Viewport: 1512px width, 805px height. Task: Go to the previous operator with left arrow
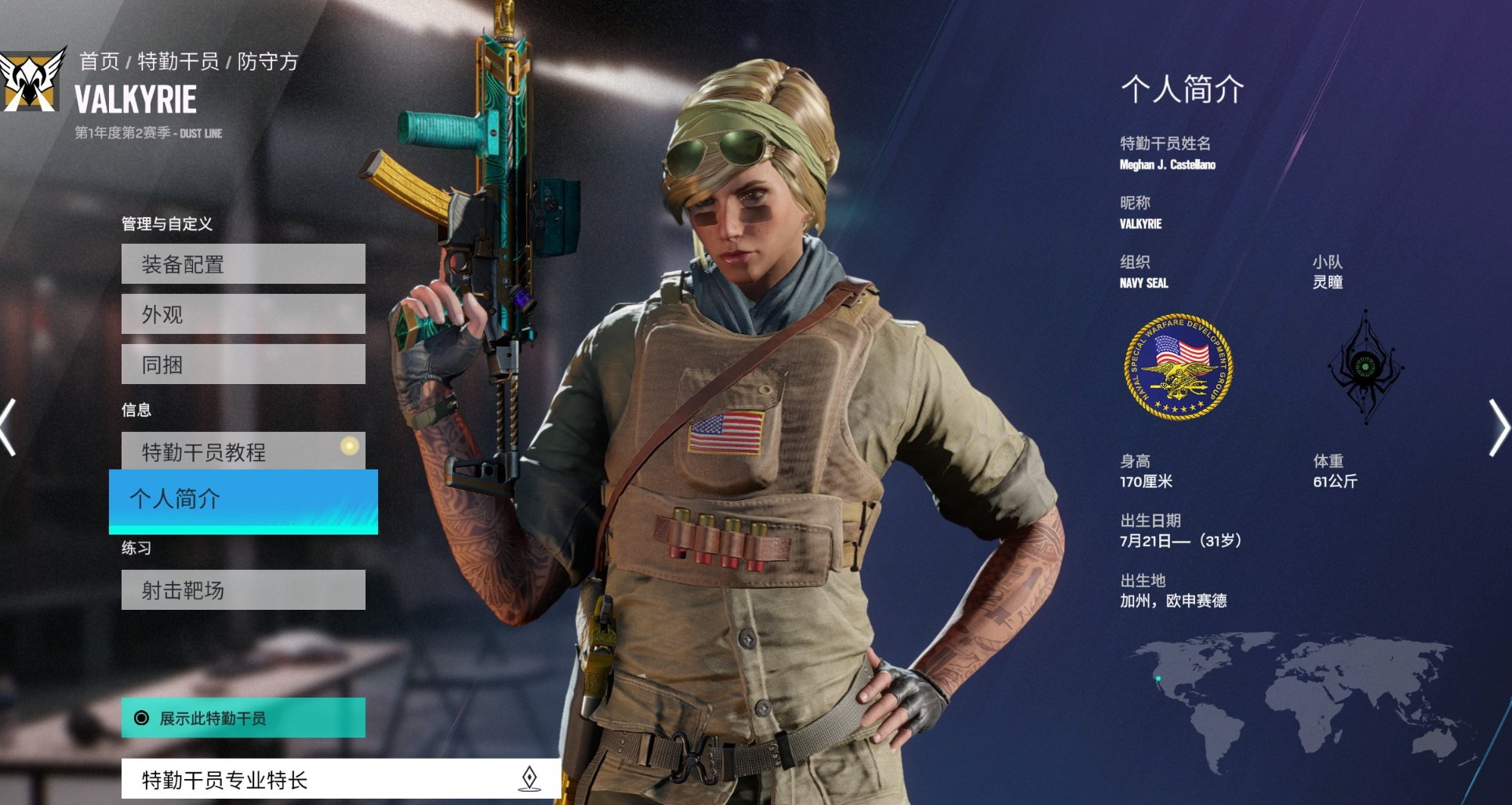pyautogui.click(x=8, y=427)
